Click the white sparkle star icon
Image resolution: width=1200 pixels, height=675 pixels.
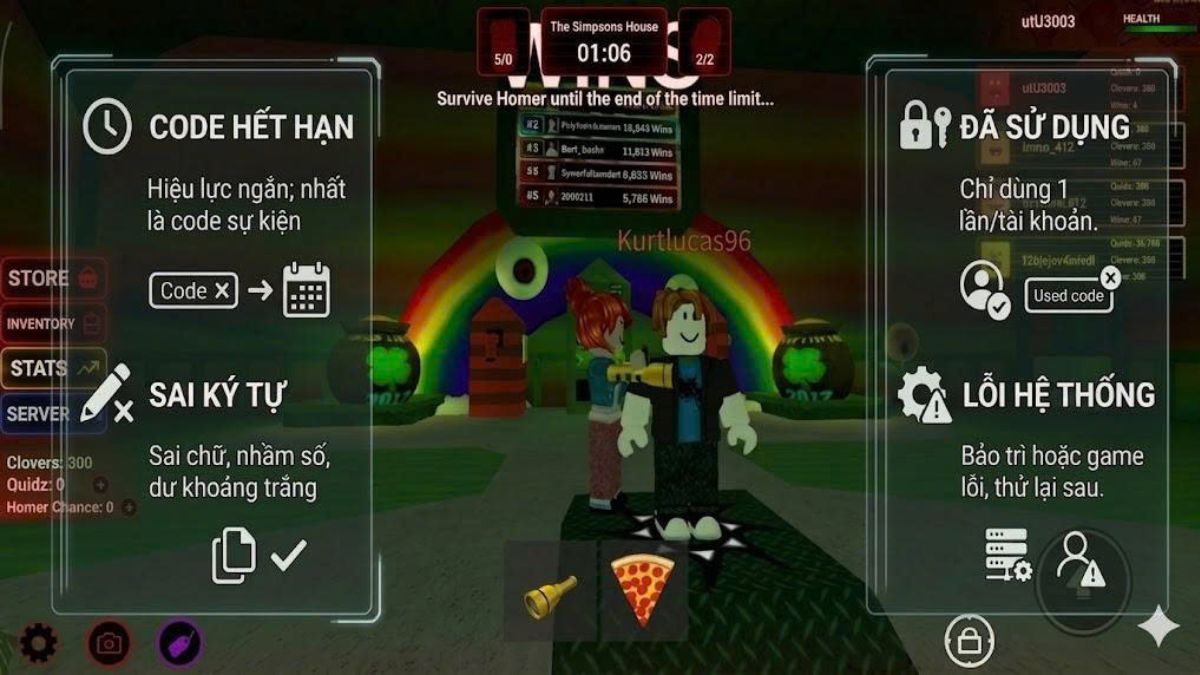pos(1158,627)
